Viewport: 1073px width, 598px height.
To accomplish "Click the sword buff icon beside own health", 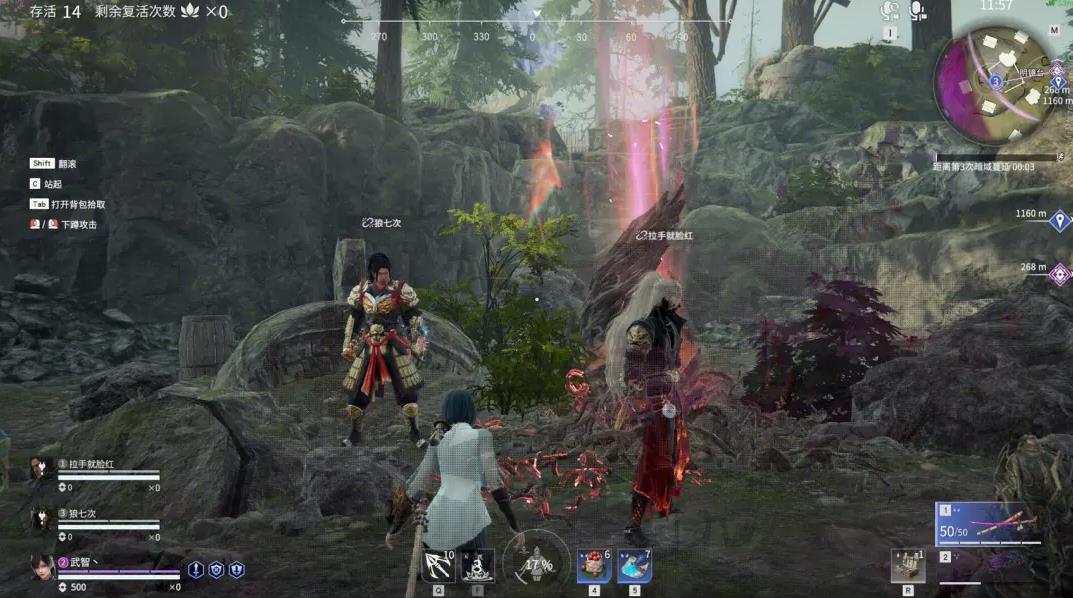I will coord(196,569).
